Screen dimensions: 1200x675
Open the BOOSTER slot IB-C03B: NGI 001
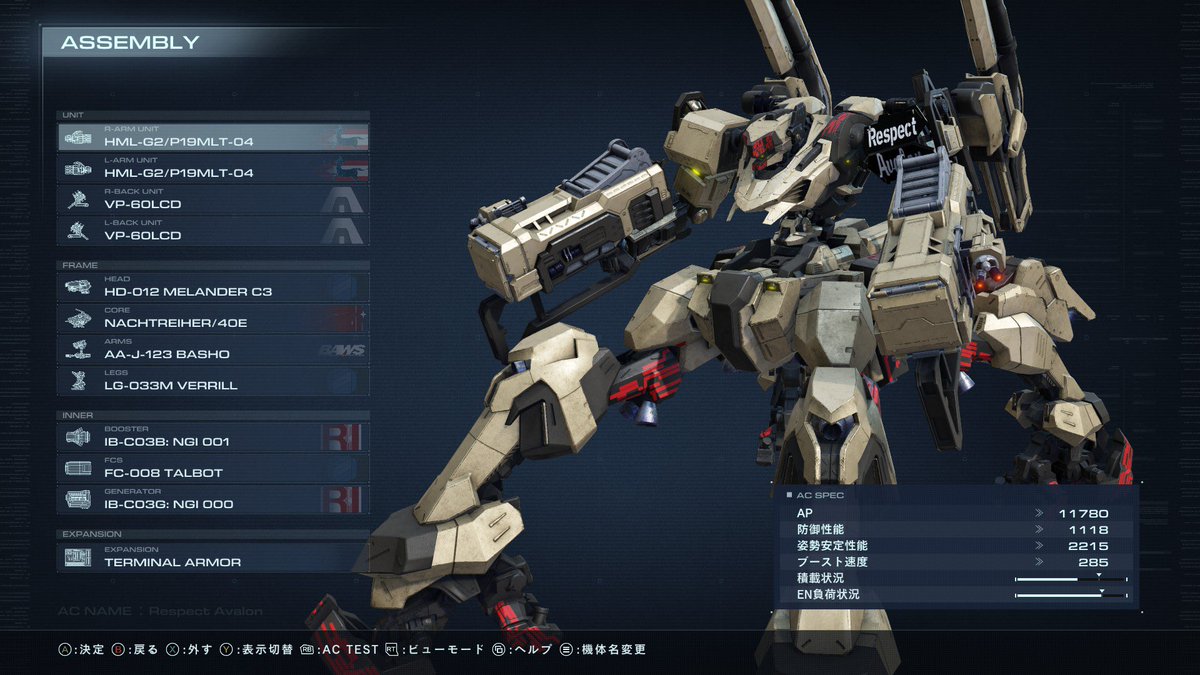tap(213, 436)
